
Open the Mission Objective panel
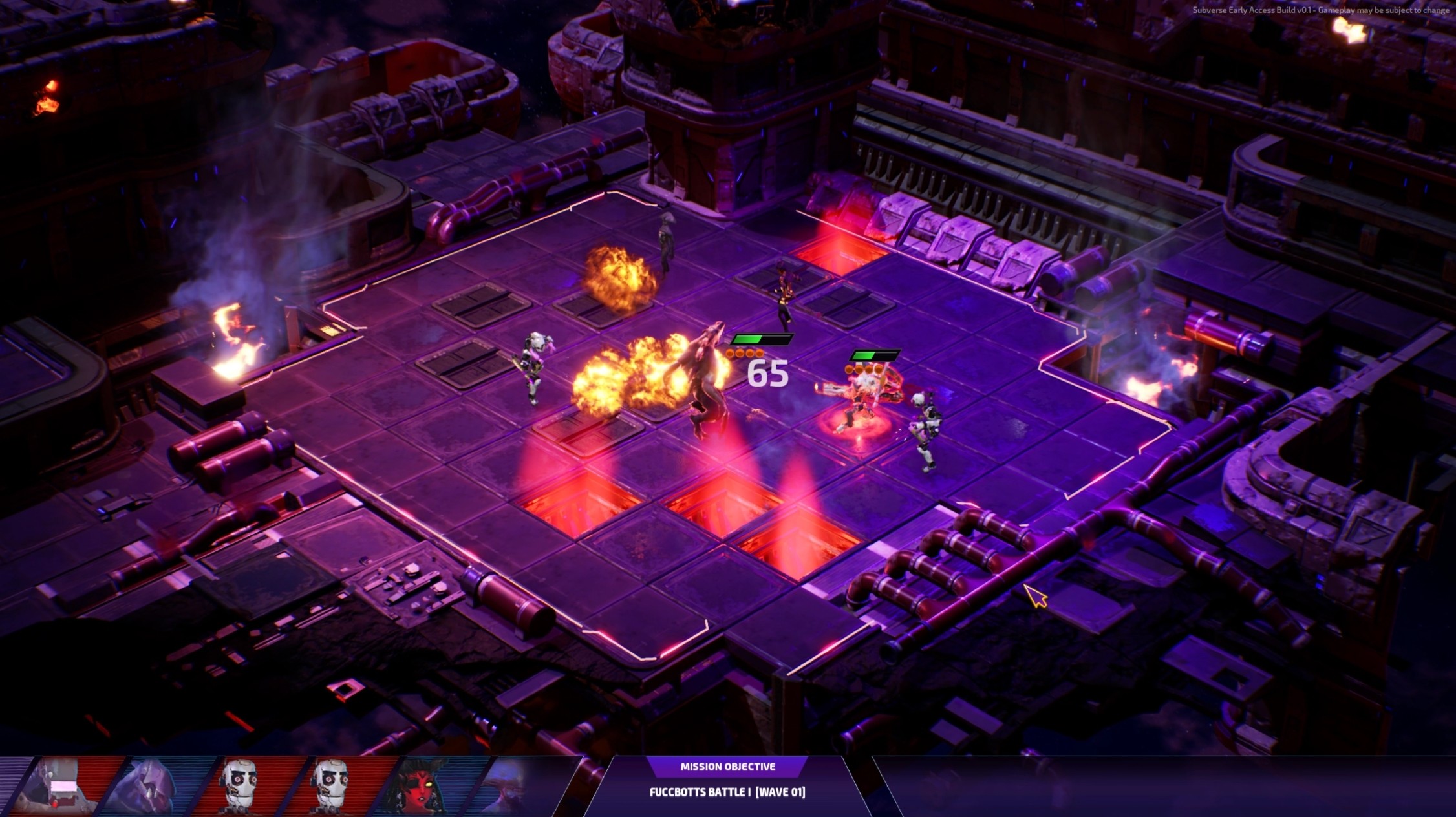(727, 767)
